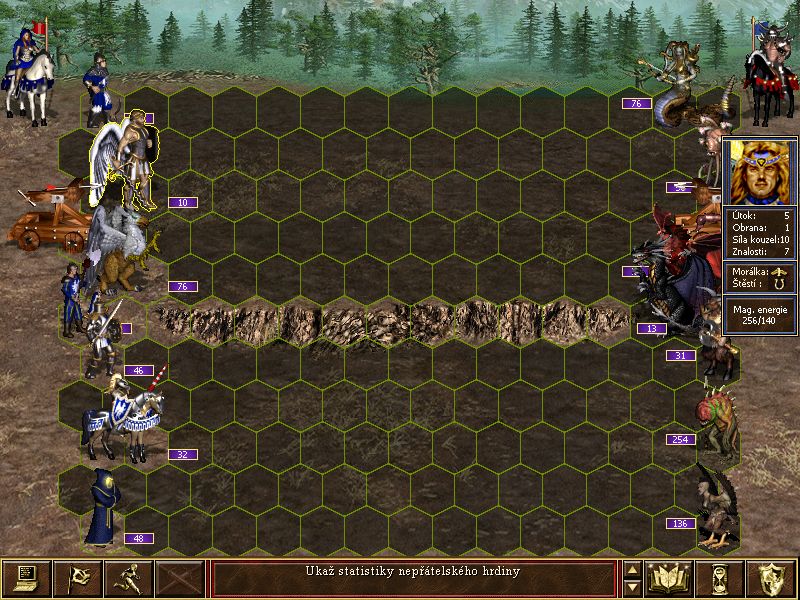The image size is (800, 600).
Task: Open combat options with the computer icon
Action: [x=27, y=578]
